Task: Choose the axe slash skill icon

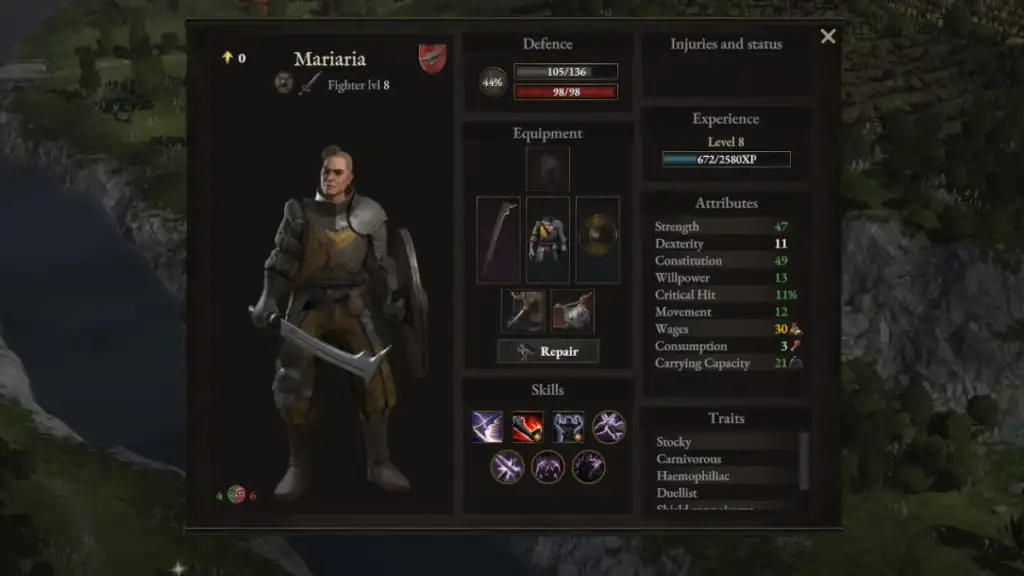Action: (488, 427)
